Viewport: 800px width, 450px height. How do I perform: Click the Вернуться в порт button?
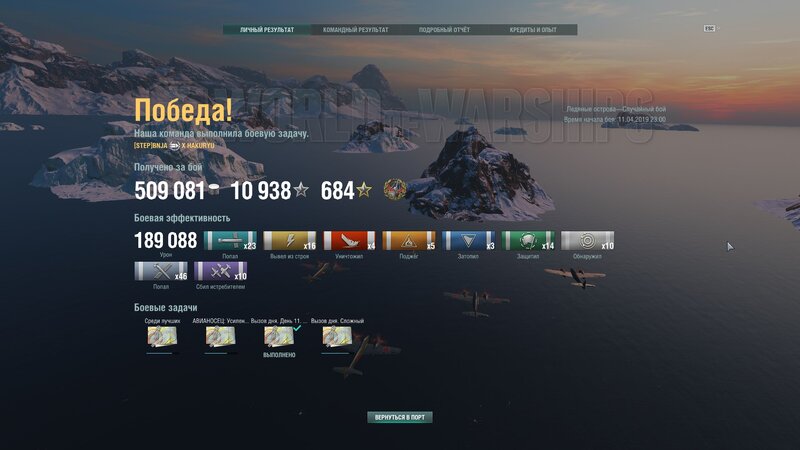point(400,417)
